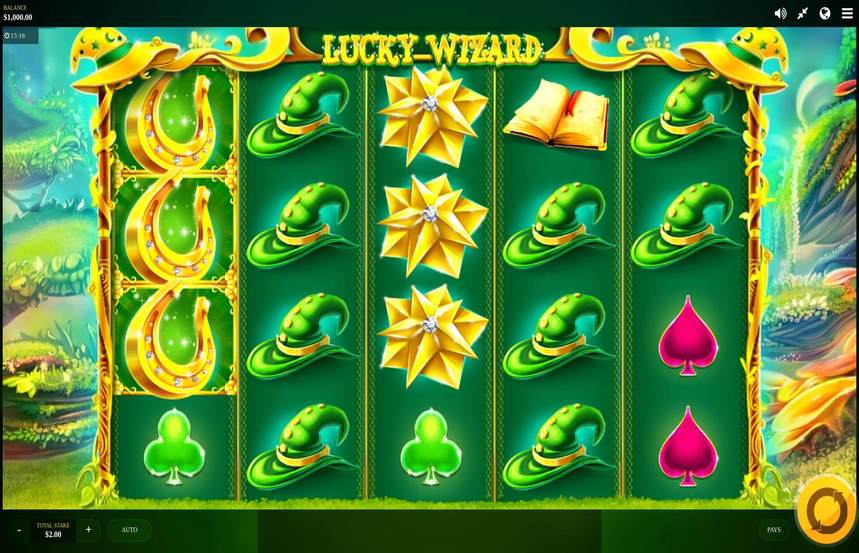Spin the reels with the gold button
Image resolution: width=859 pixels, height=553 pixels.
(x=826, y=510)
